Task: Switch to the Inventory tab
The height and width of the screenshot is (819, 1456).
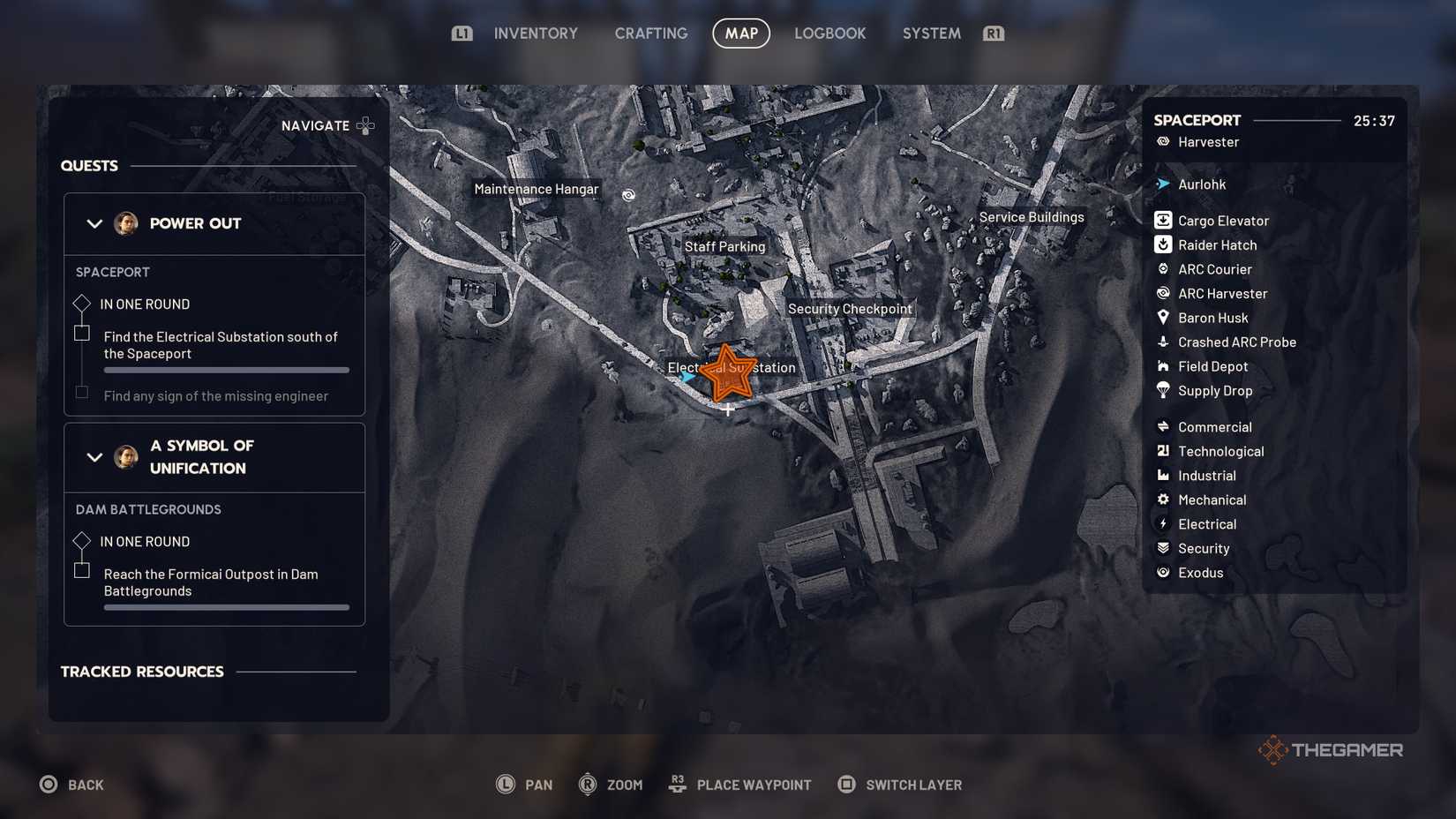Action: [x=536, y=33]
